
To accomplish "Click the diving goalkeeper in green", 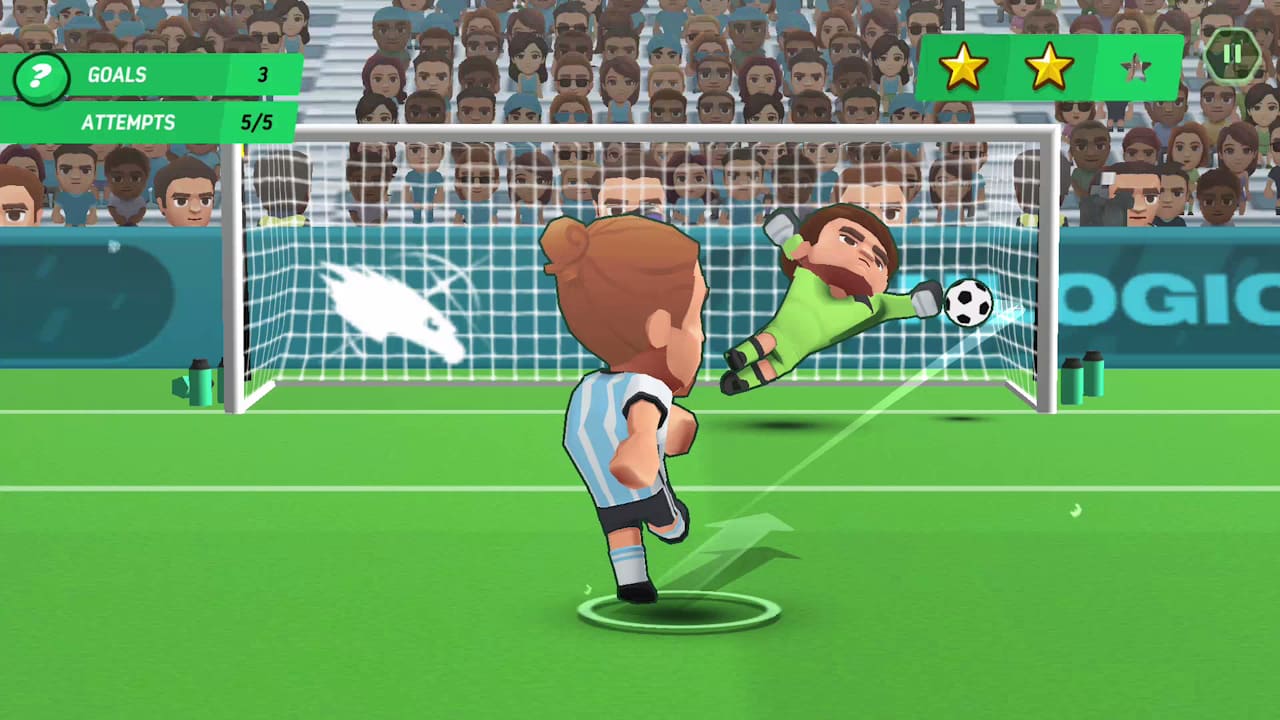I will coord(840,290).
